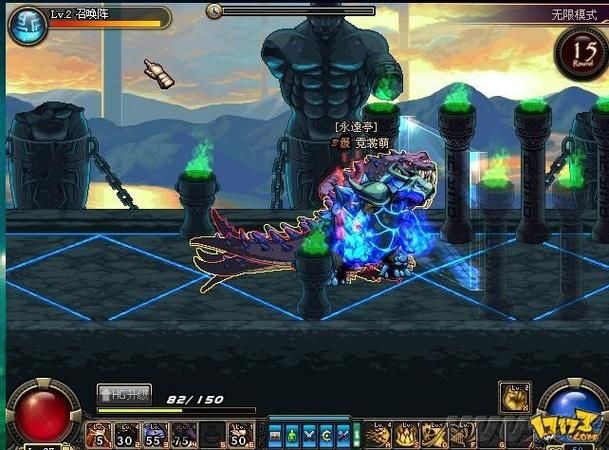Activate the Lv.2 fist skill icon
The image size is (609, 450).
(x=515, y=397)
